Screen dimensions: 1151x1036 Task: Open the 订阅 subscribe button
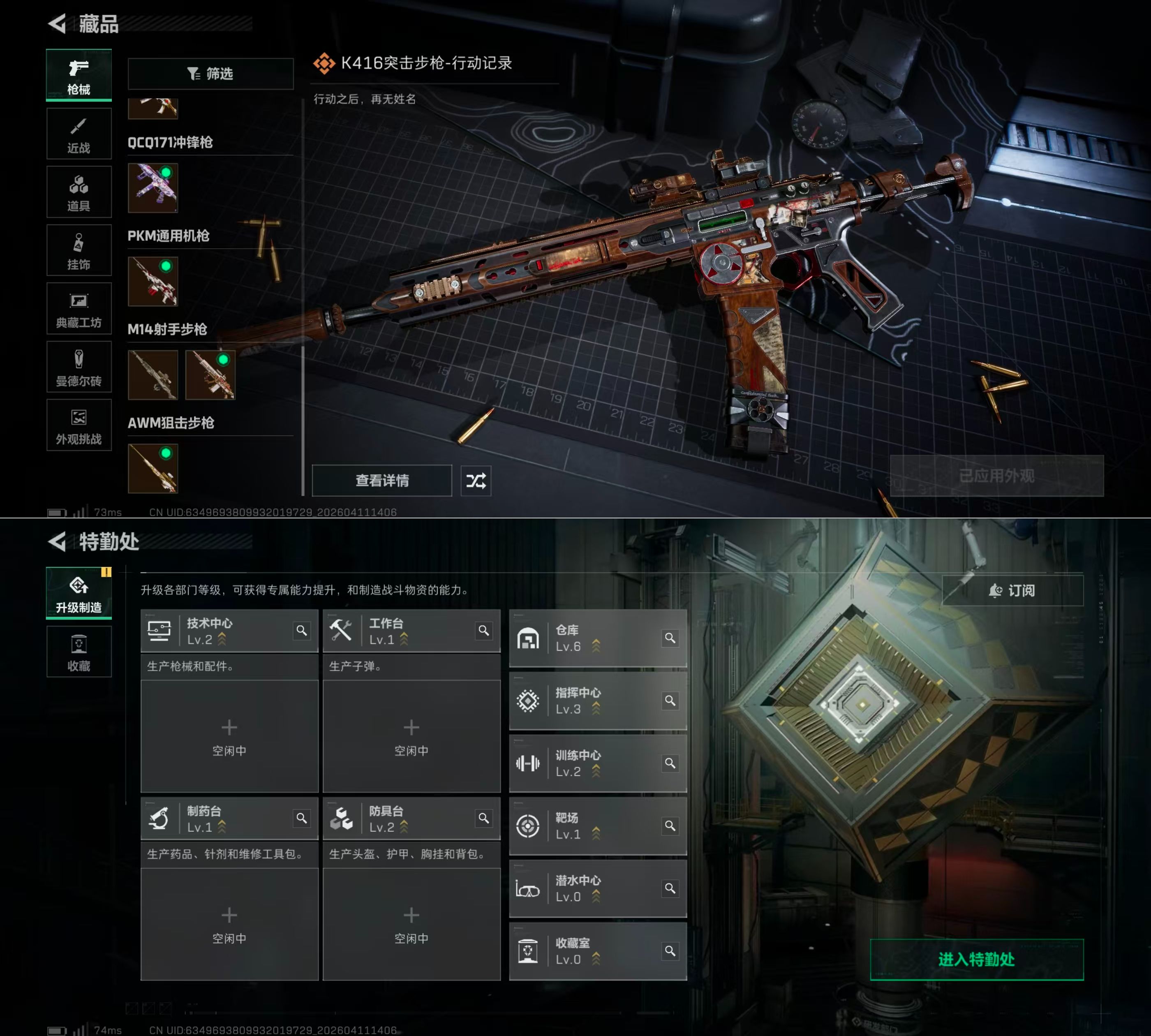pos(1012,590)
